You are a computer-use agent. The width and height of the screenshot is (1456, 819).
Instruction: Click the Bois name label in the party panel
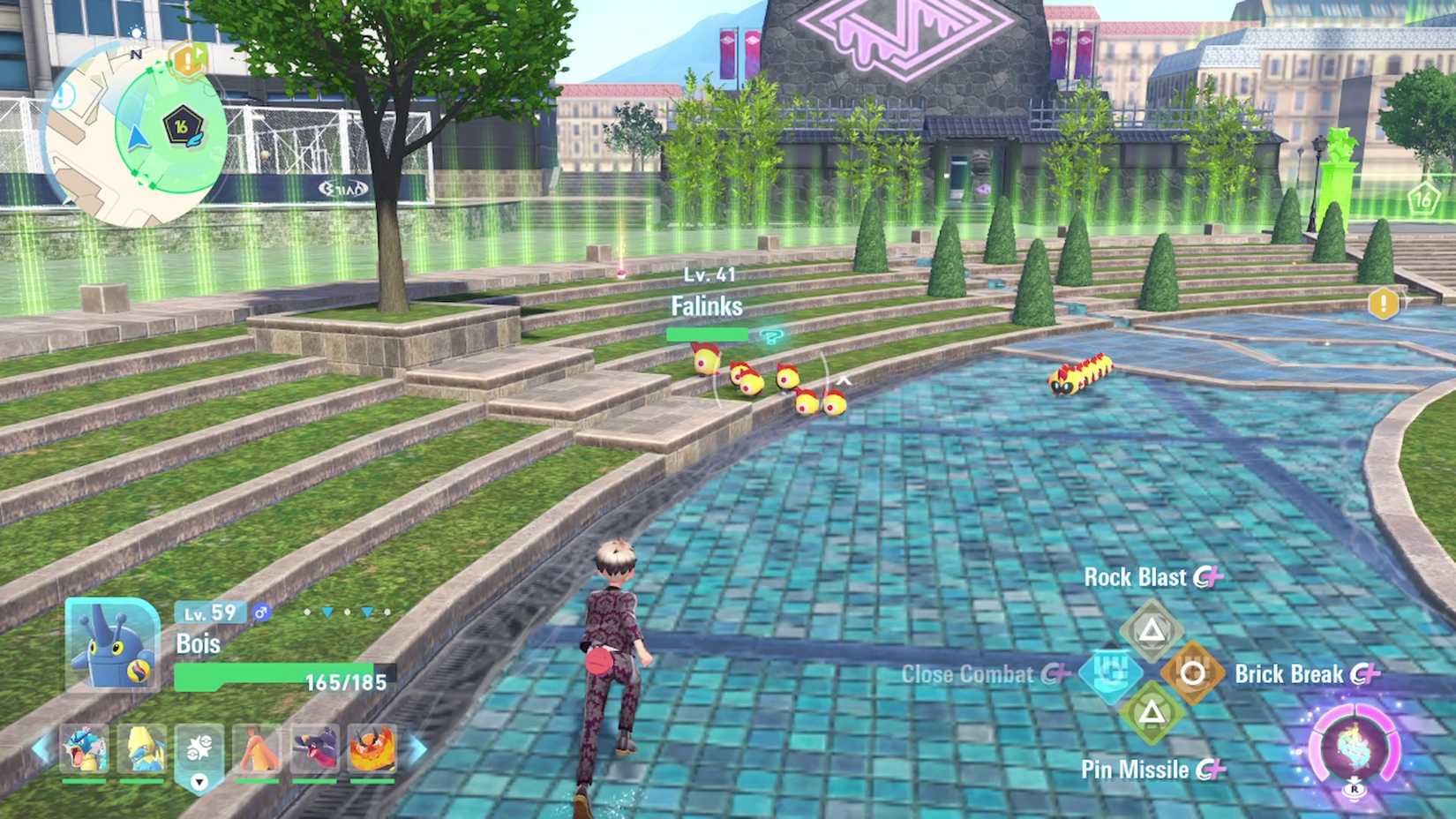pos(198,644)
